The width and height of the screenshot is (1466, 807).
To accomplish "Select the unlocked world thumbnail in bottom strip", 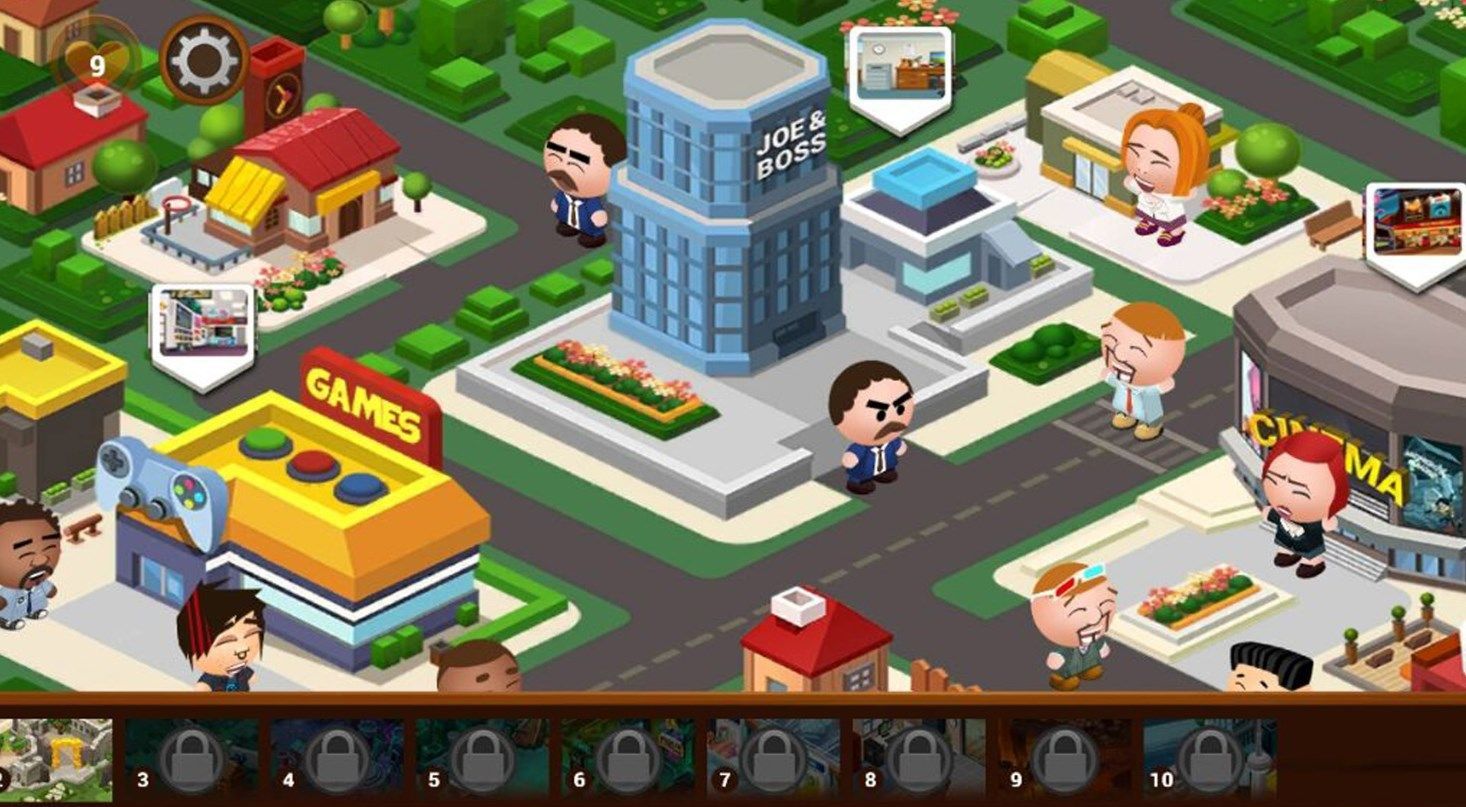I will click(55, 760).
